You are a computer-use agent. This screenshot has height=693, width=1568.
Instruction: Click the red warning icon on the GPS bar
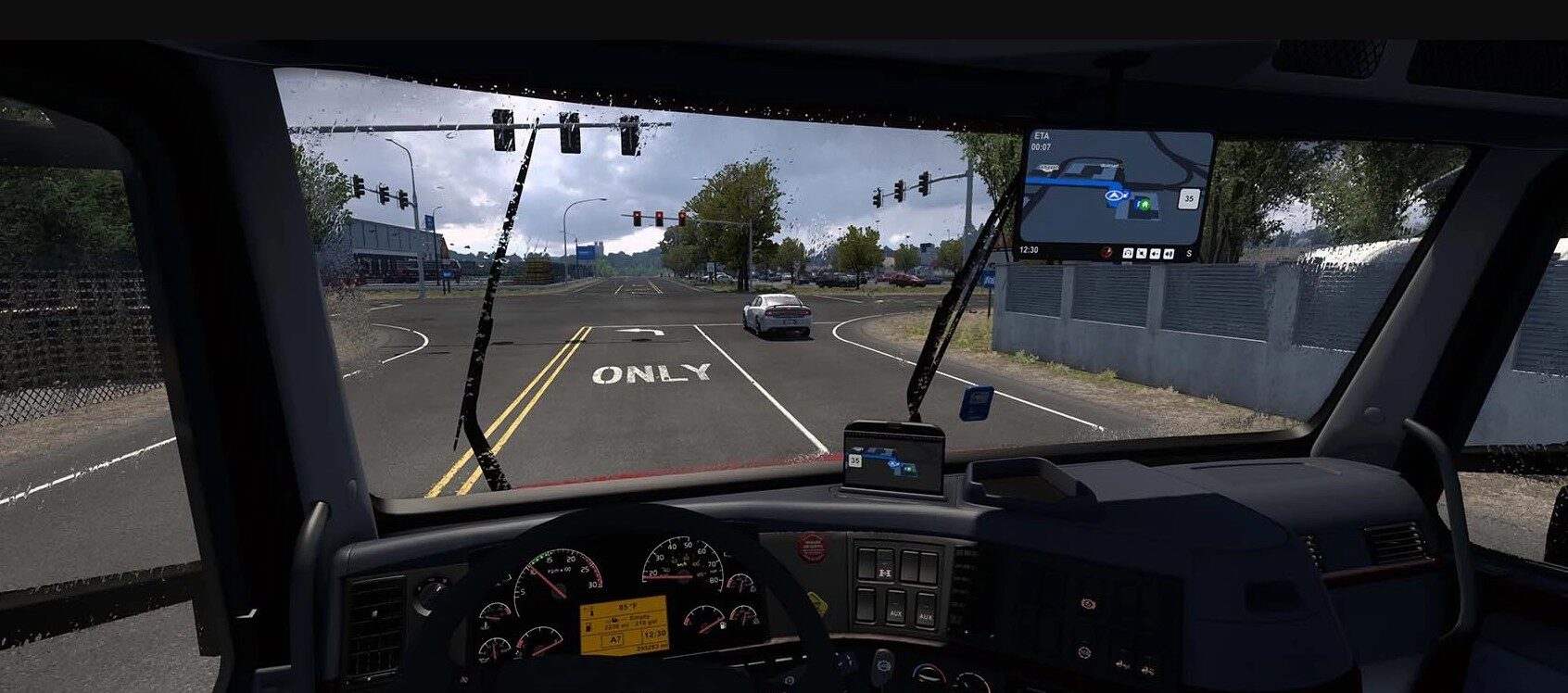[x=1106, y=252]
